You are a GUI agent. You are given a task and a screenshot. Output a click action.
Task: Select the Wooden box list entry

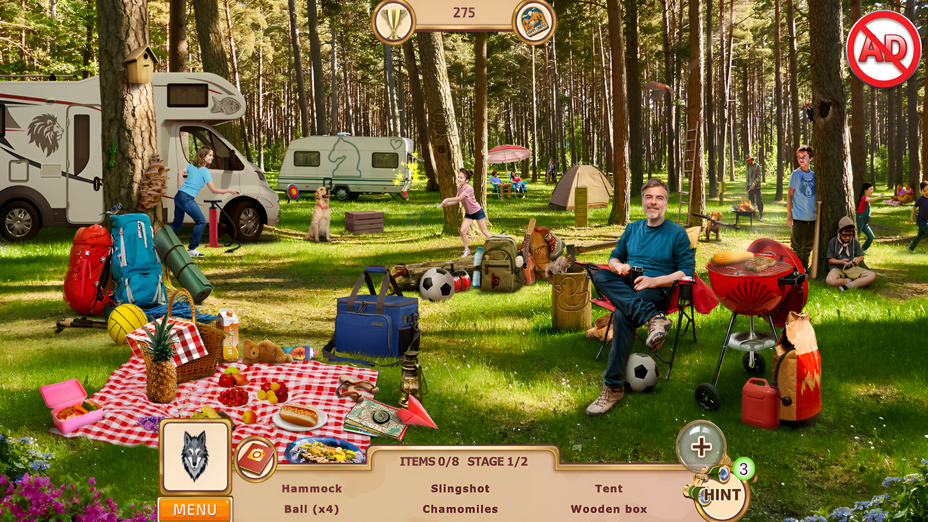(x=609, y=509)
